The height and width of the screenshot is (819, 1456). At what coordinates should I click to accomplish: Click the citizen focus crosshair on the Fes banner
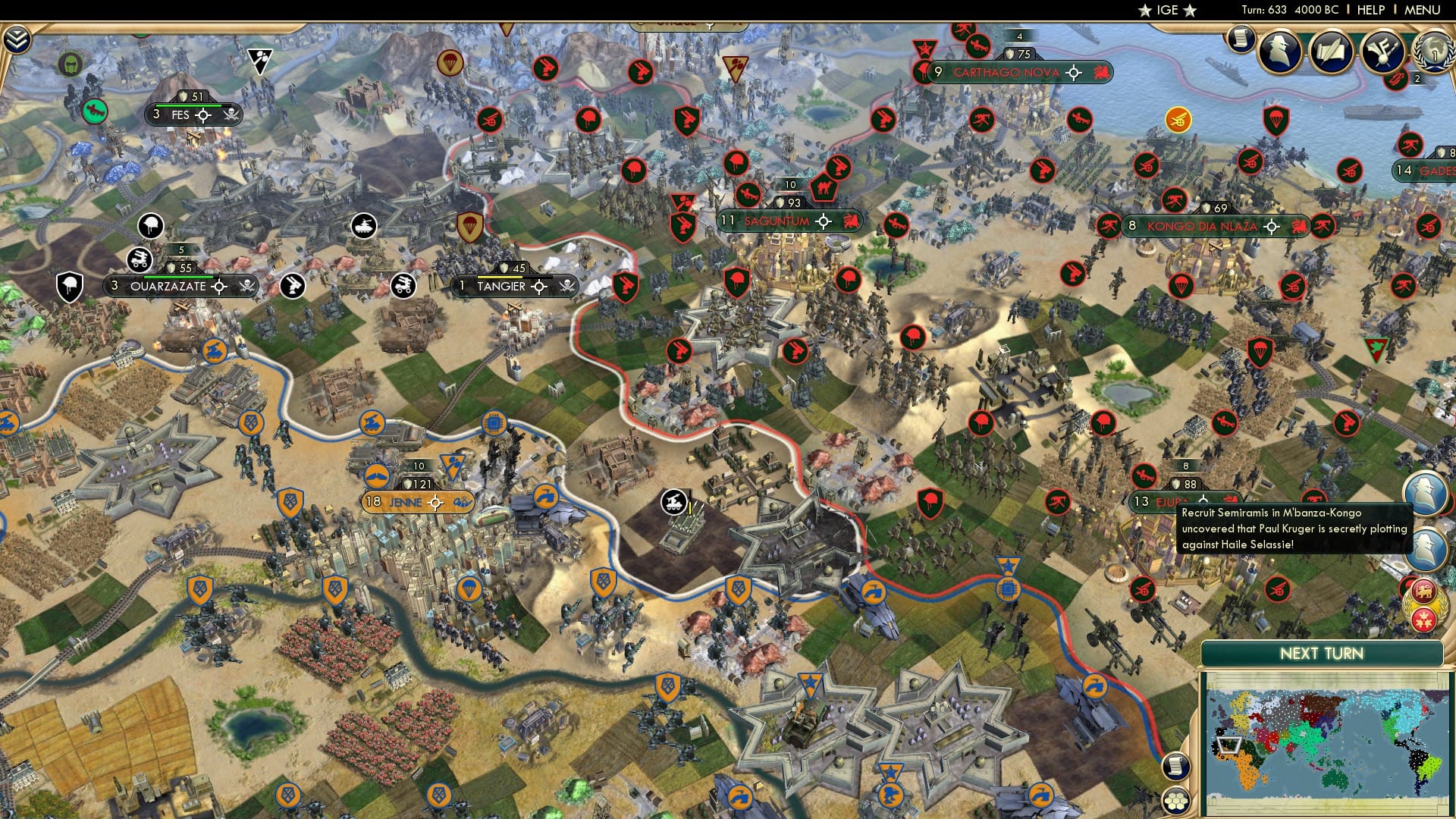tap(202, 117)
